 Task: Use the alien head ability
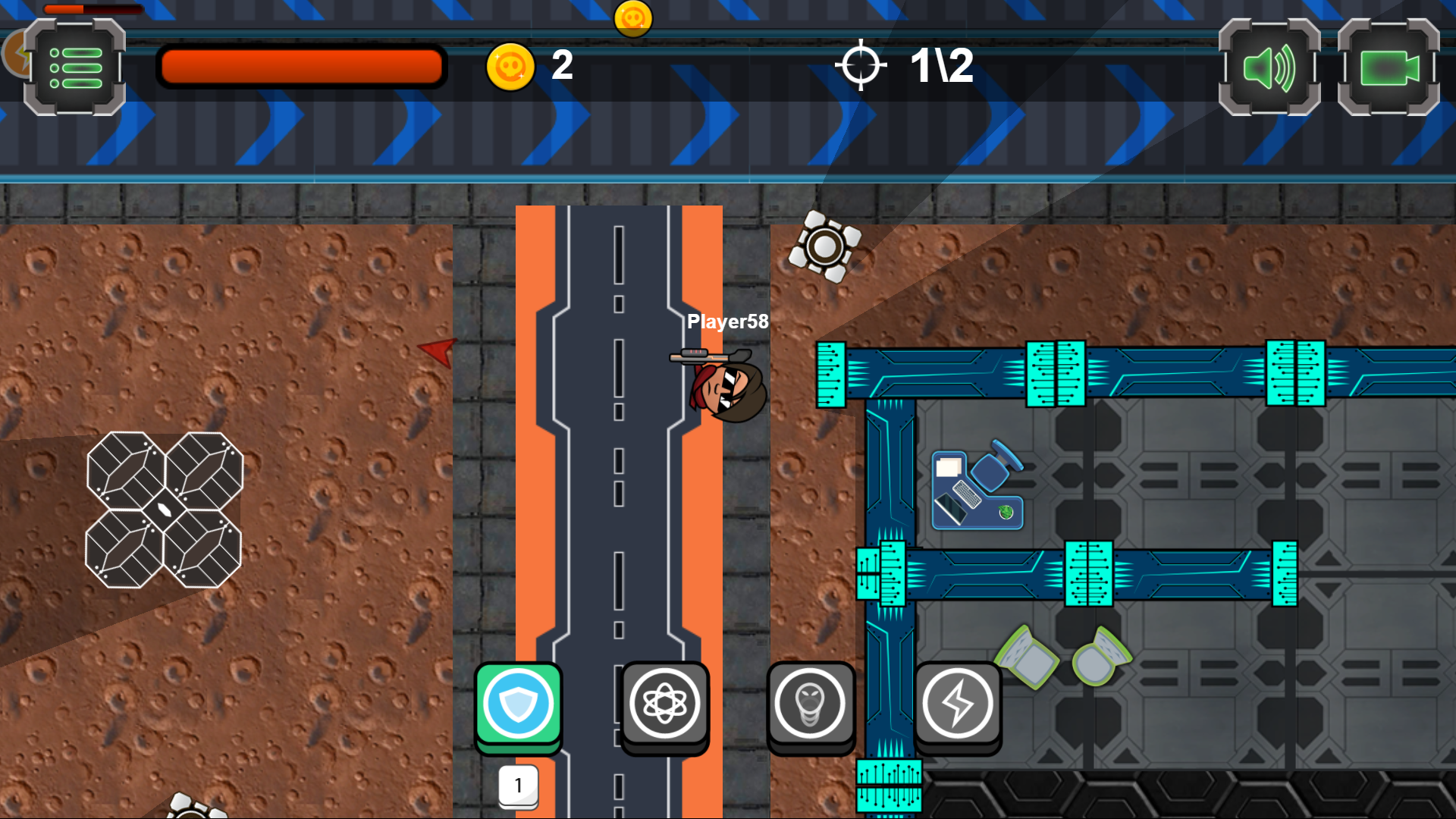point(811,704)
